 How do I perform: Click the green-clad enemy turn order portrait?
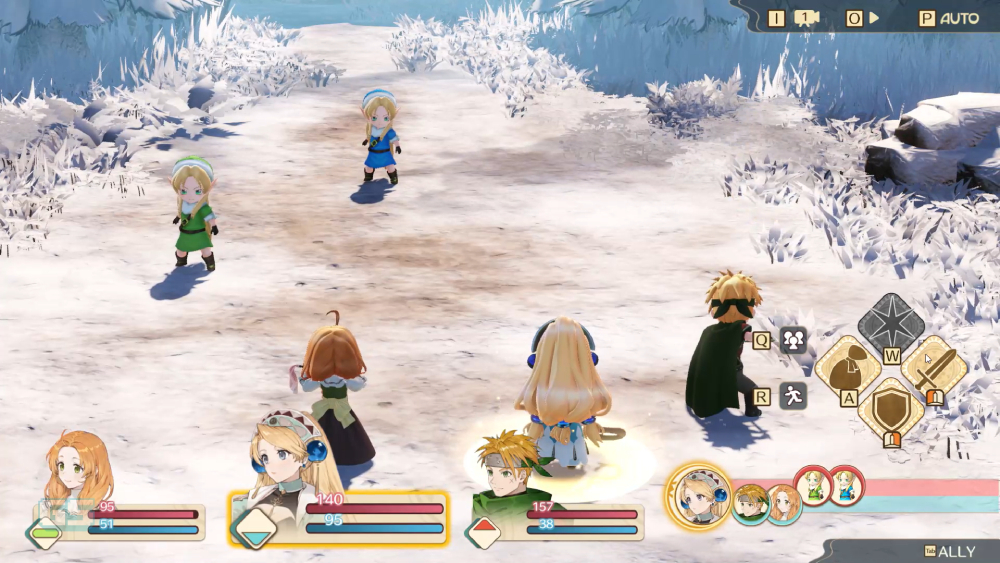[x=812, y=486]
